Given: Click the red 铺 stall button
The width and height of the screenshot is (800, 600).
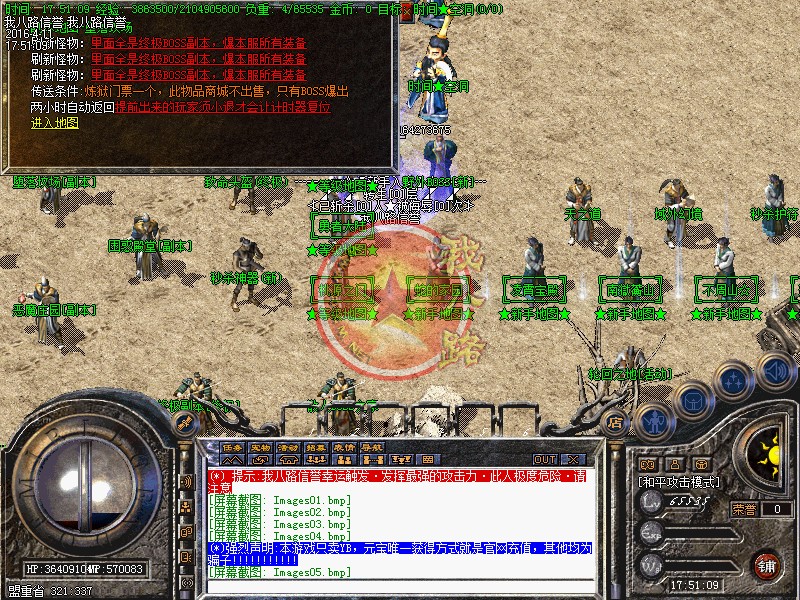Looking at the screenshot, I should 767,565.
